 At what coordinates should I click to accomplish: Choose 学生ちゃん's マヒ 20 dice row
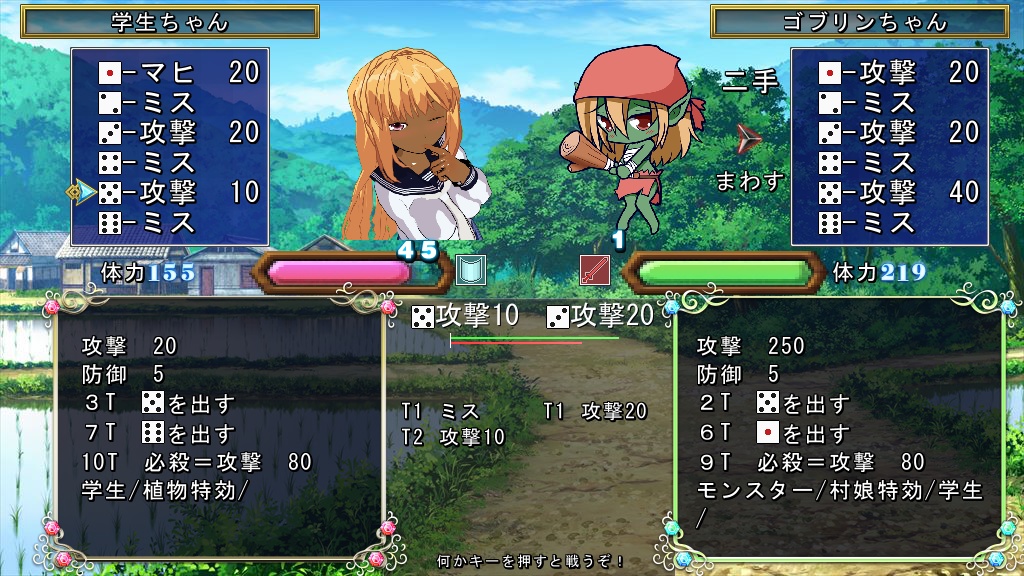pyautogui.click(x=178, y=72)
